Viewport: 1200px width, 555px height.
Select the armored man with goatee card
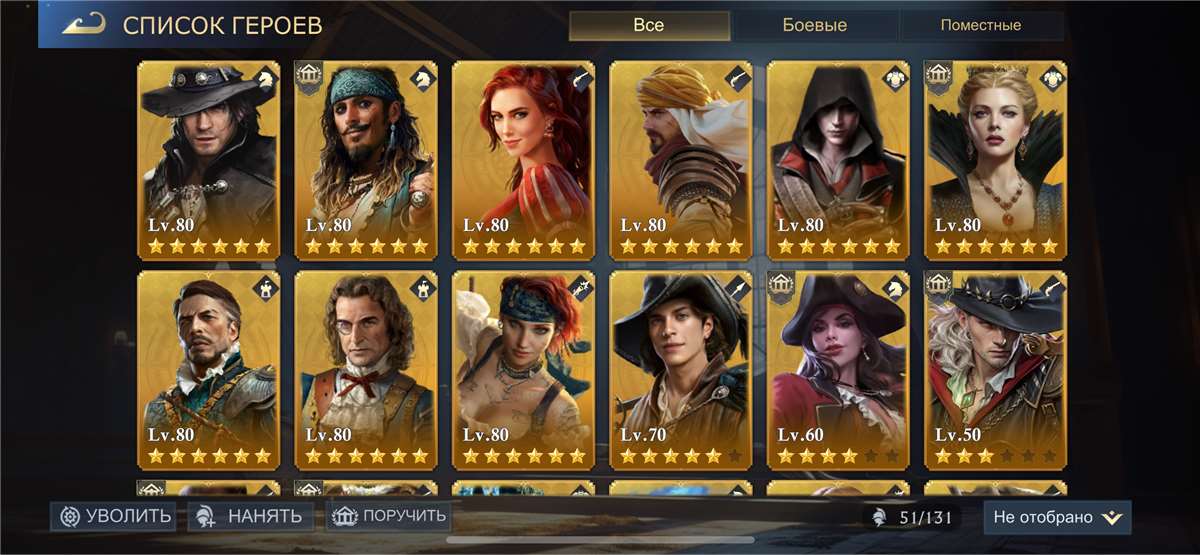[208, 370]
